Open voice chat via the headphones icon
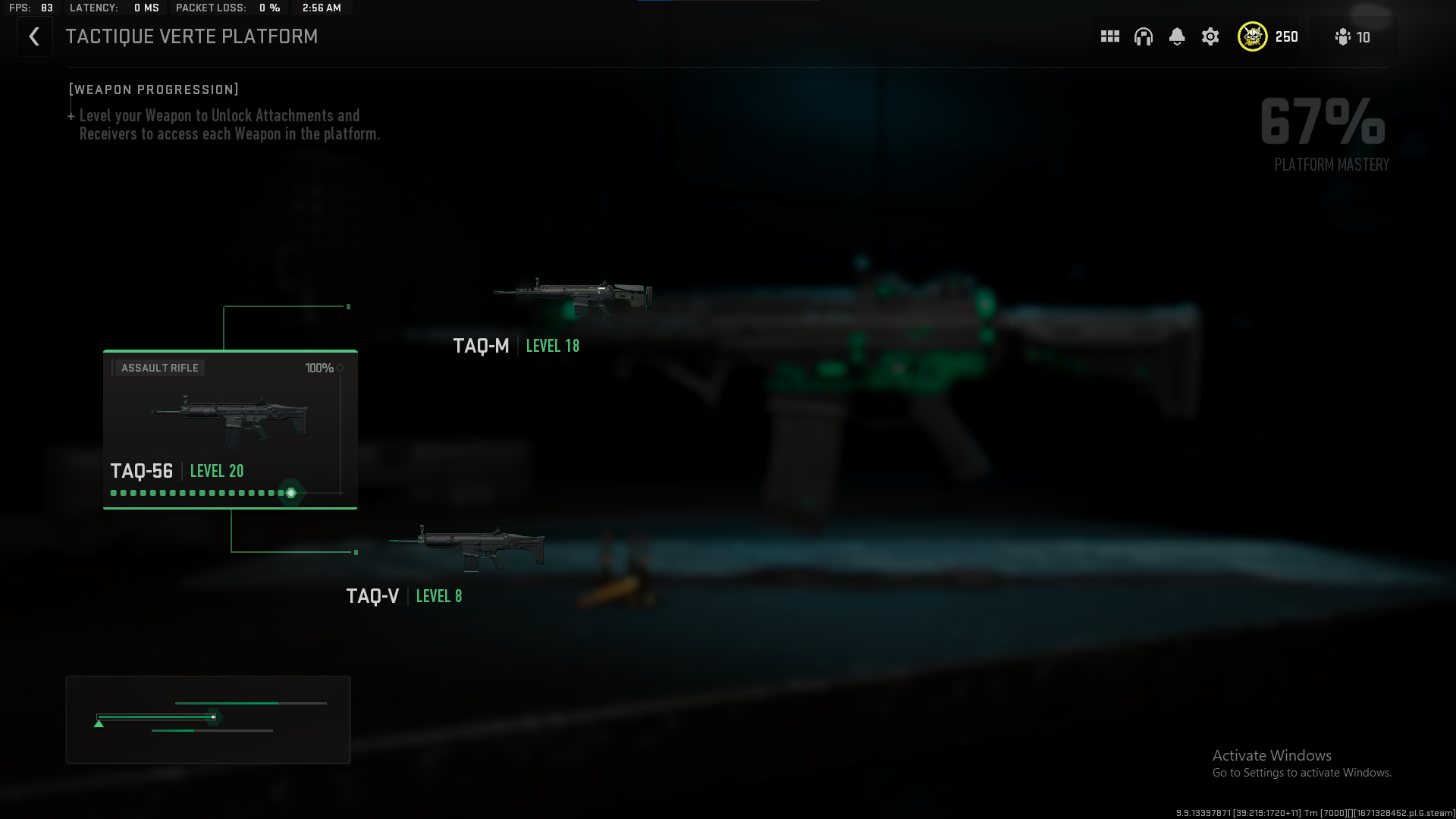 point(1143,36)
